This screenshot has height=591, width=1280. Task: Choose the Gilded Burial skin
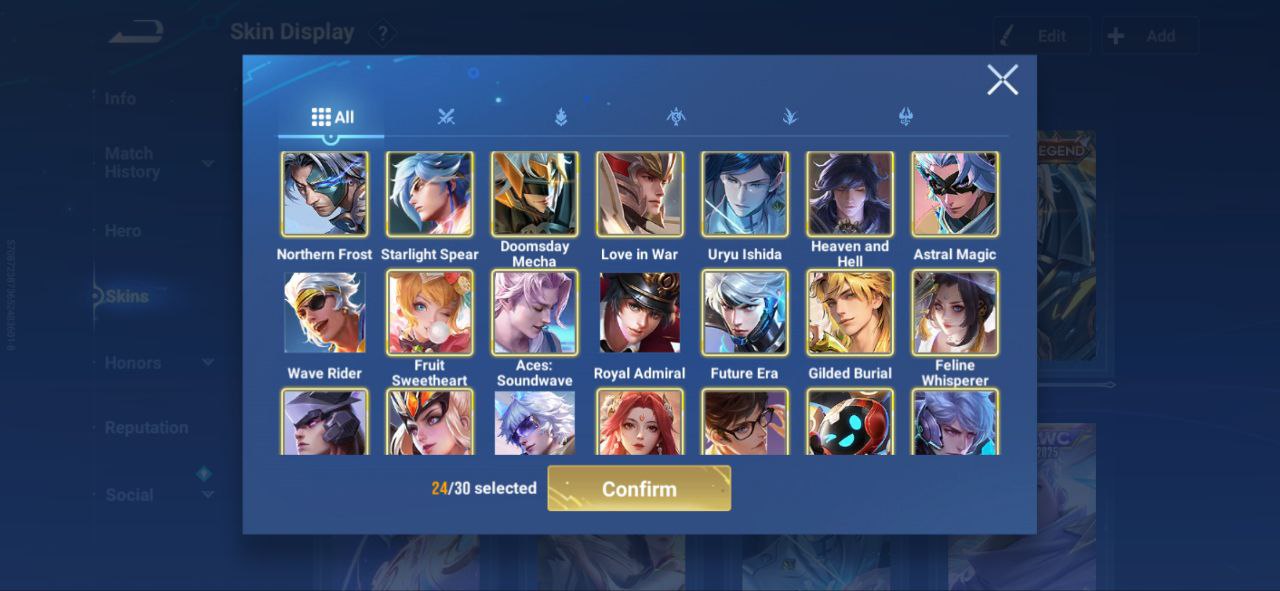click(x=850, y=312)
